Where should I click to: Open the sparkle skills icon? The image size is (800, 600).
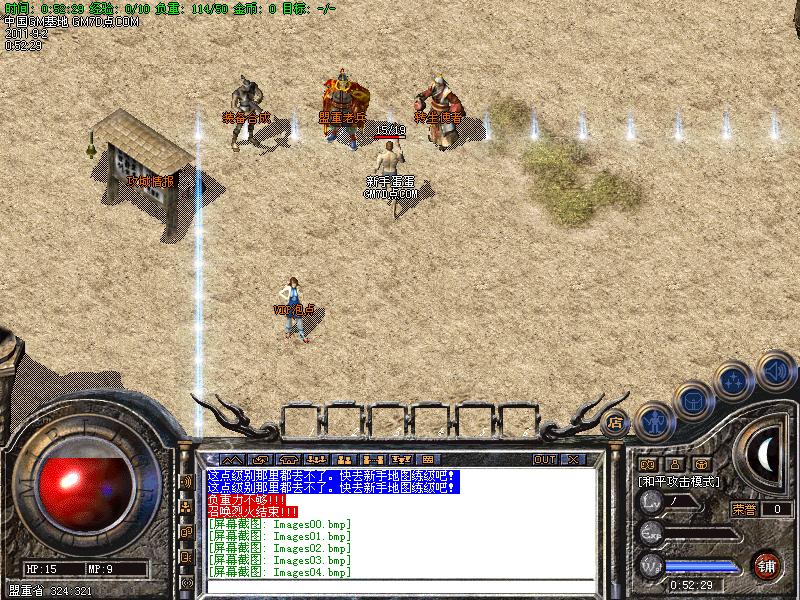tap(735, 380)
